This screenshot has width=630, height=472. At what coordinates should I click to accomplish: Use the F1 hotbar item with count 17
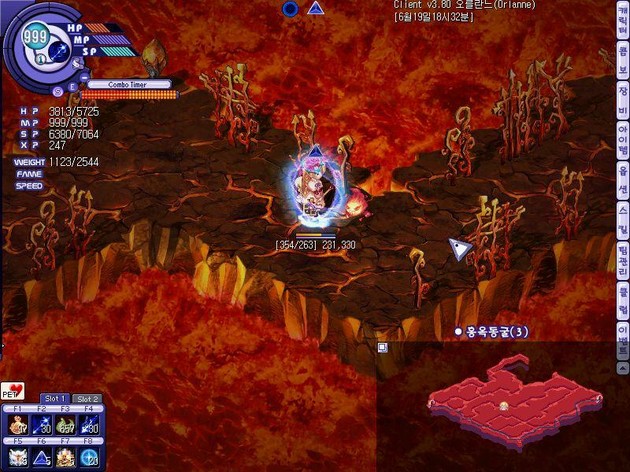(18, 424)
